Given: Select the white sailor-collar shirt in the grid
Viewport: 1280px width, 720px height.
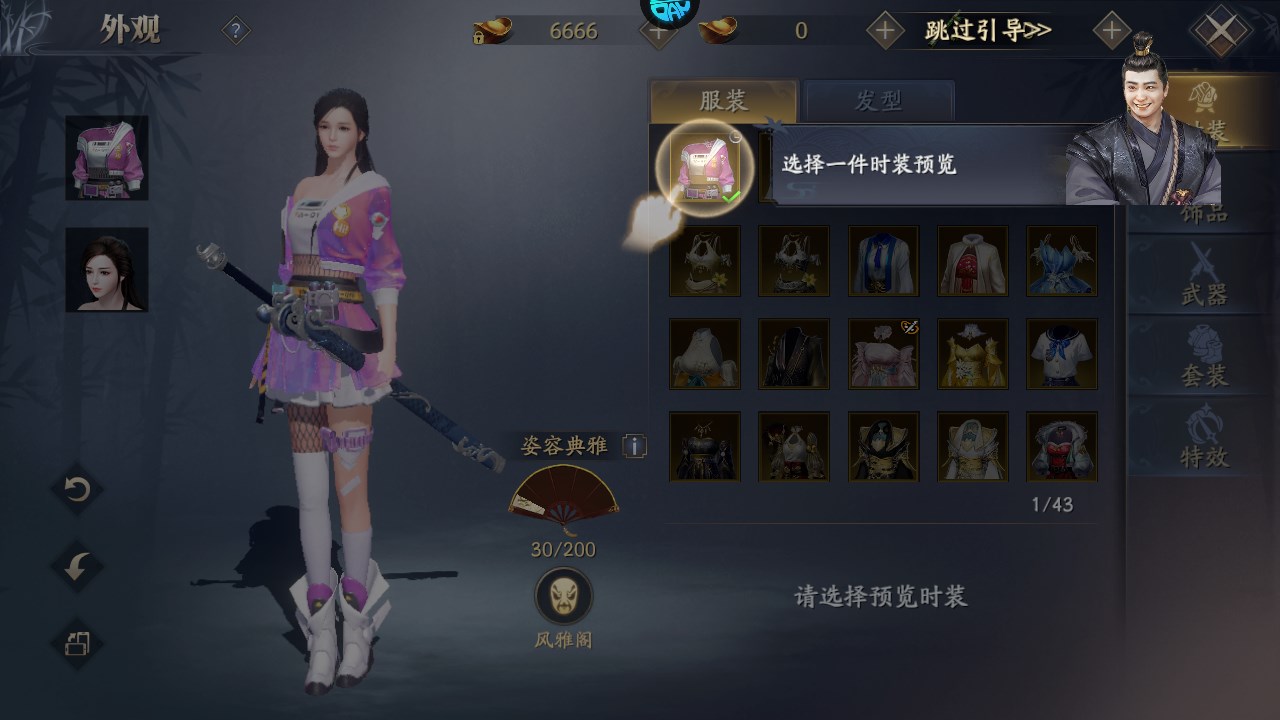Looking at the screenshot, I should [1062, 356].
